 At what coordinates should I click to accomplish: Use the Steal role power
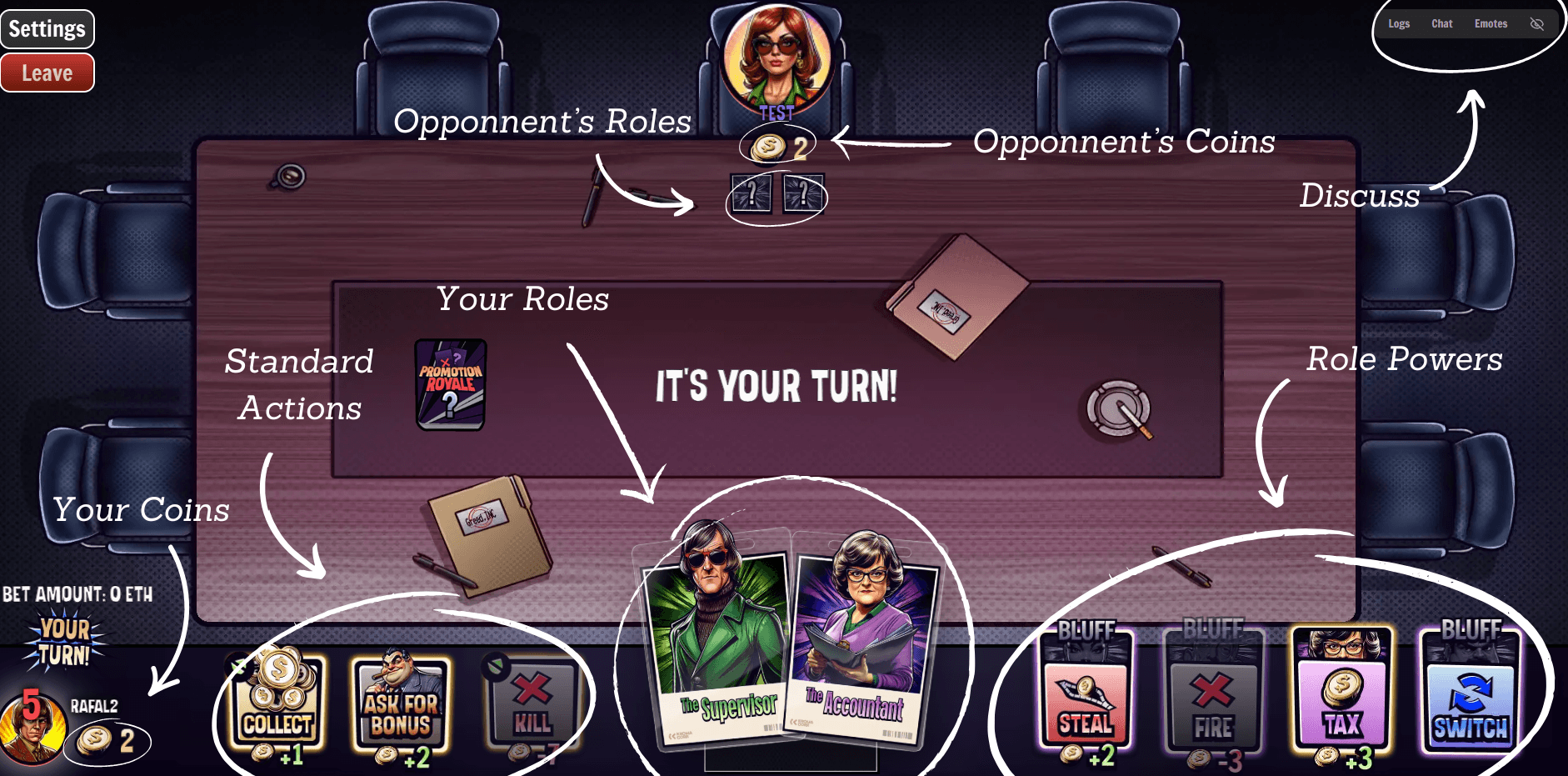1085,700
